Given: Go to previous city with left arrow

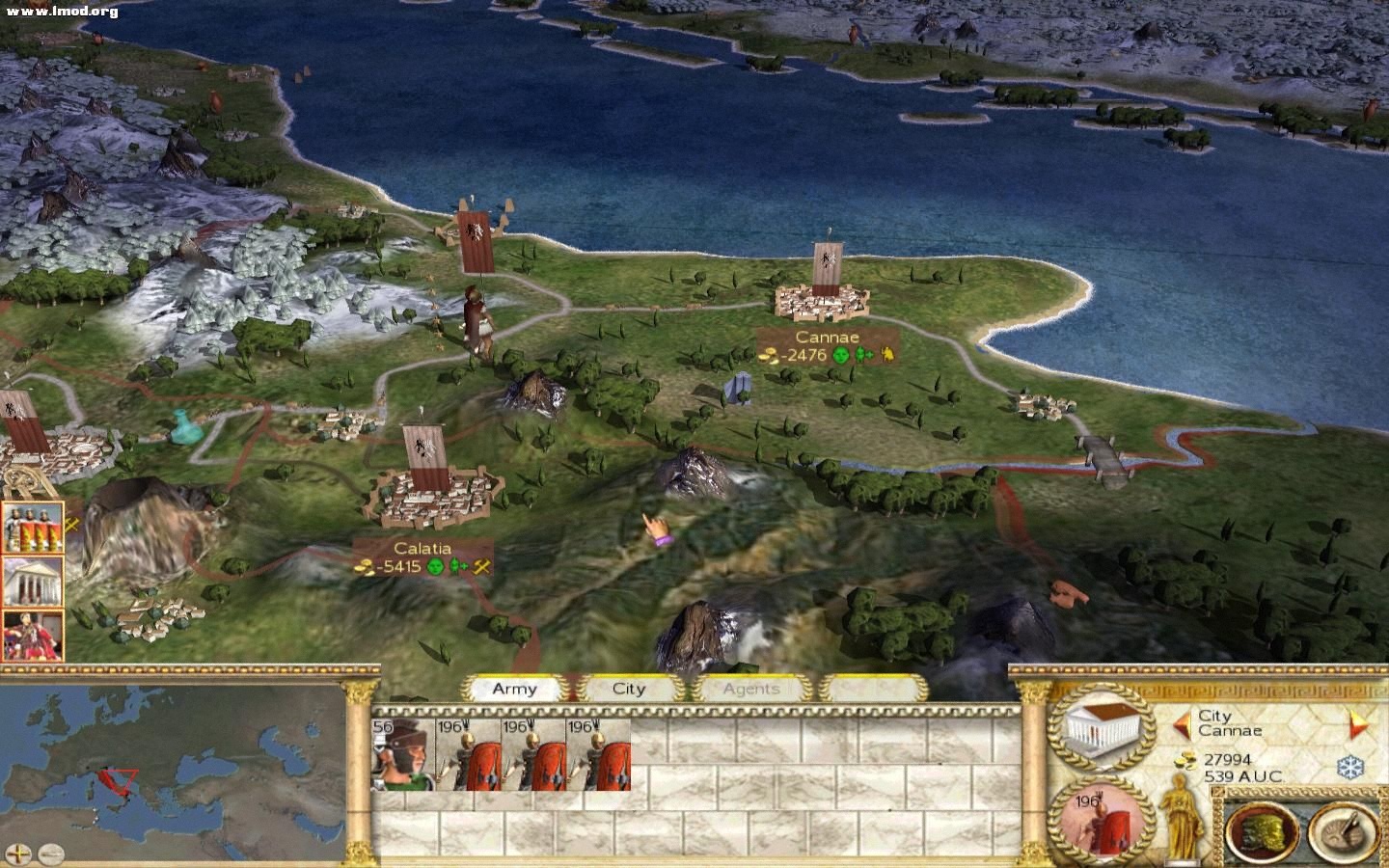Looking at the screenshot, I should click(1181, 722).
